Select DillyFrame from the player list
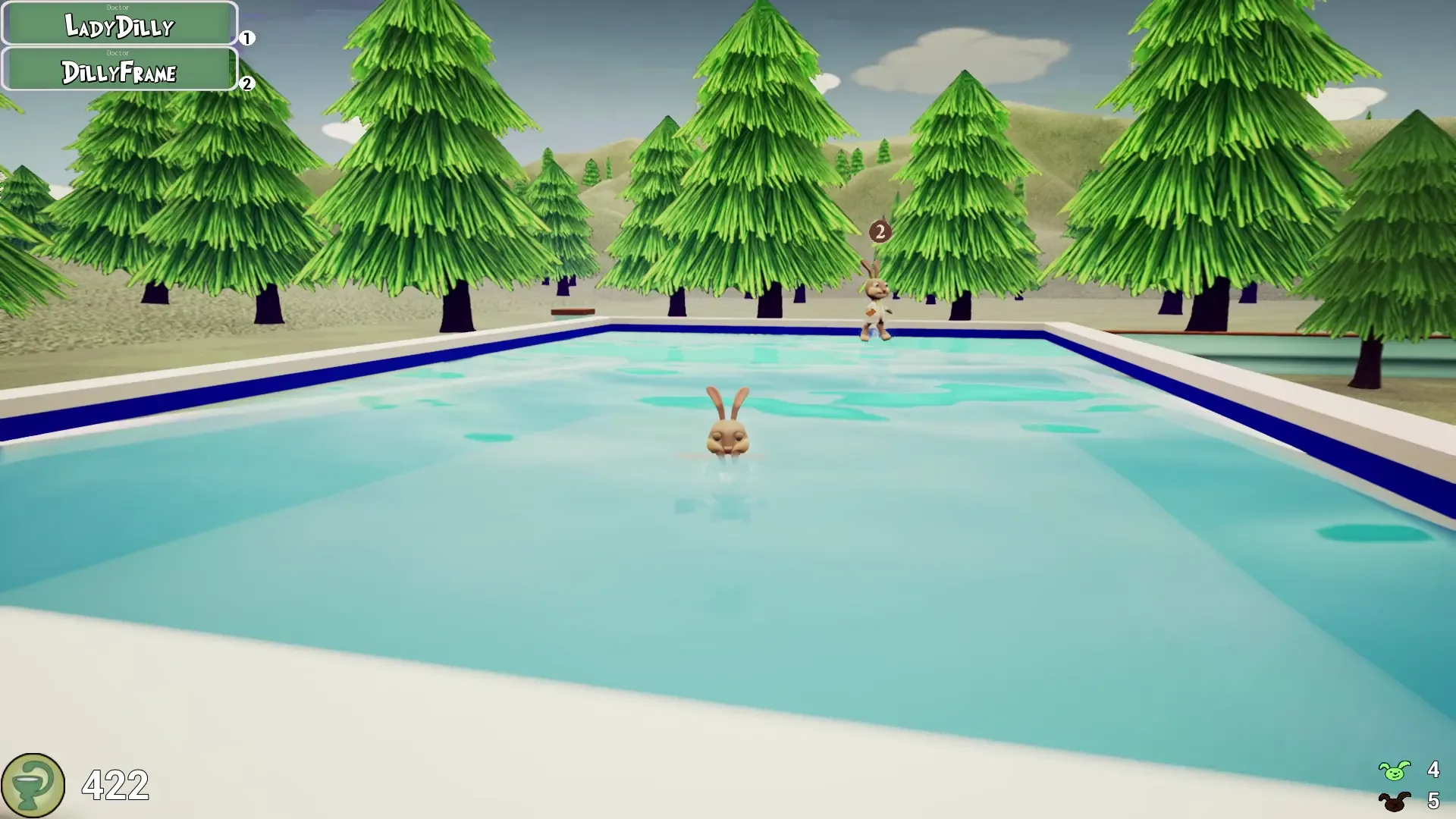The height and width of the screenshot is (819, 1456). pyautogui.click(x=119, y=74)
